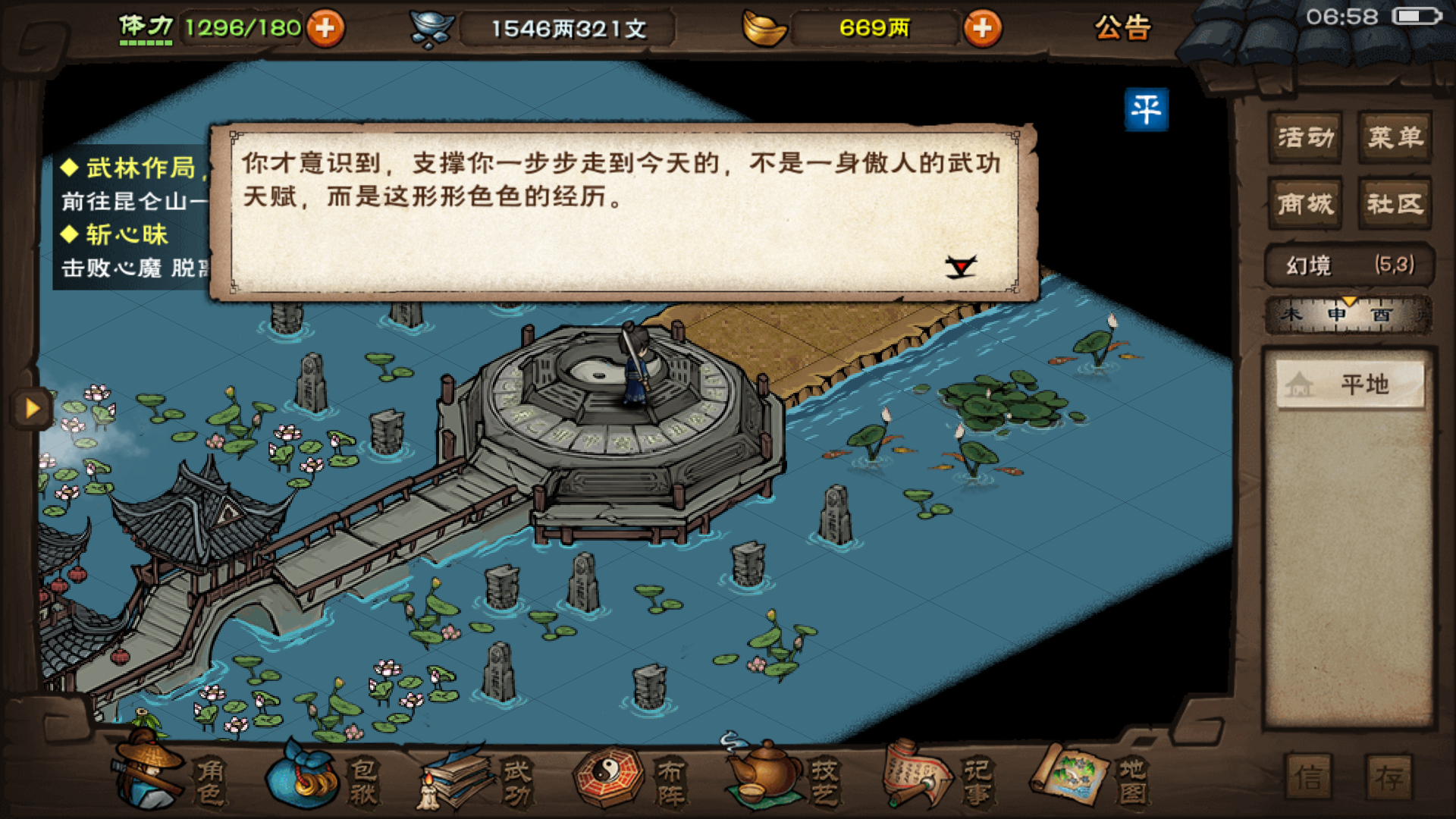Screen dimensions: 1456x819
Task: Switch to the 社区 community section
Action: tap(1394, 203)
